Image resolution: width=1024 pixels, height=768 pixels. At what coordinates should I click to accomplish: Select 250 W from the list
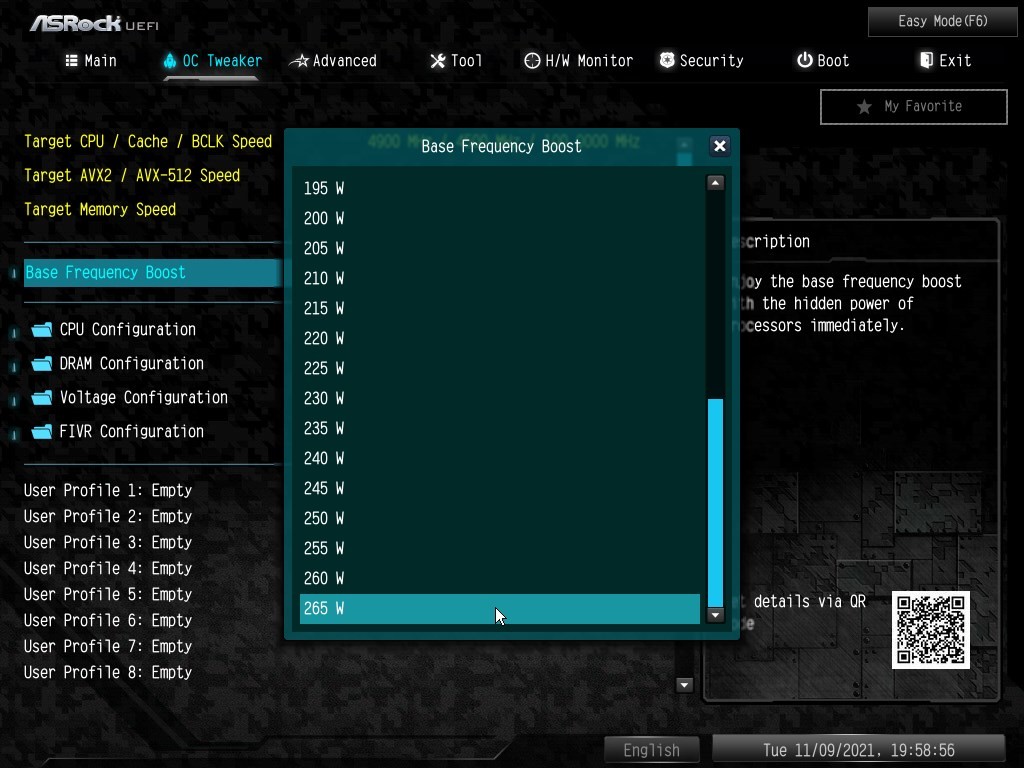point(500,518)
